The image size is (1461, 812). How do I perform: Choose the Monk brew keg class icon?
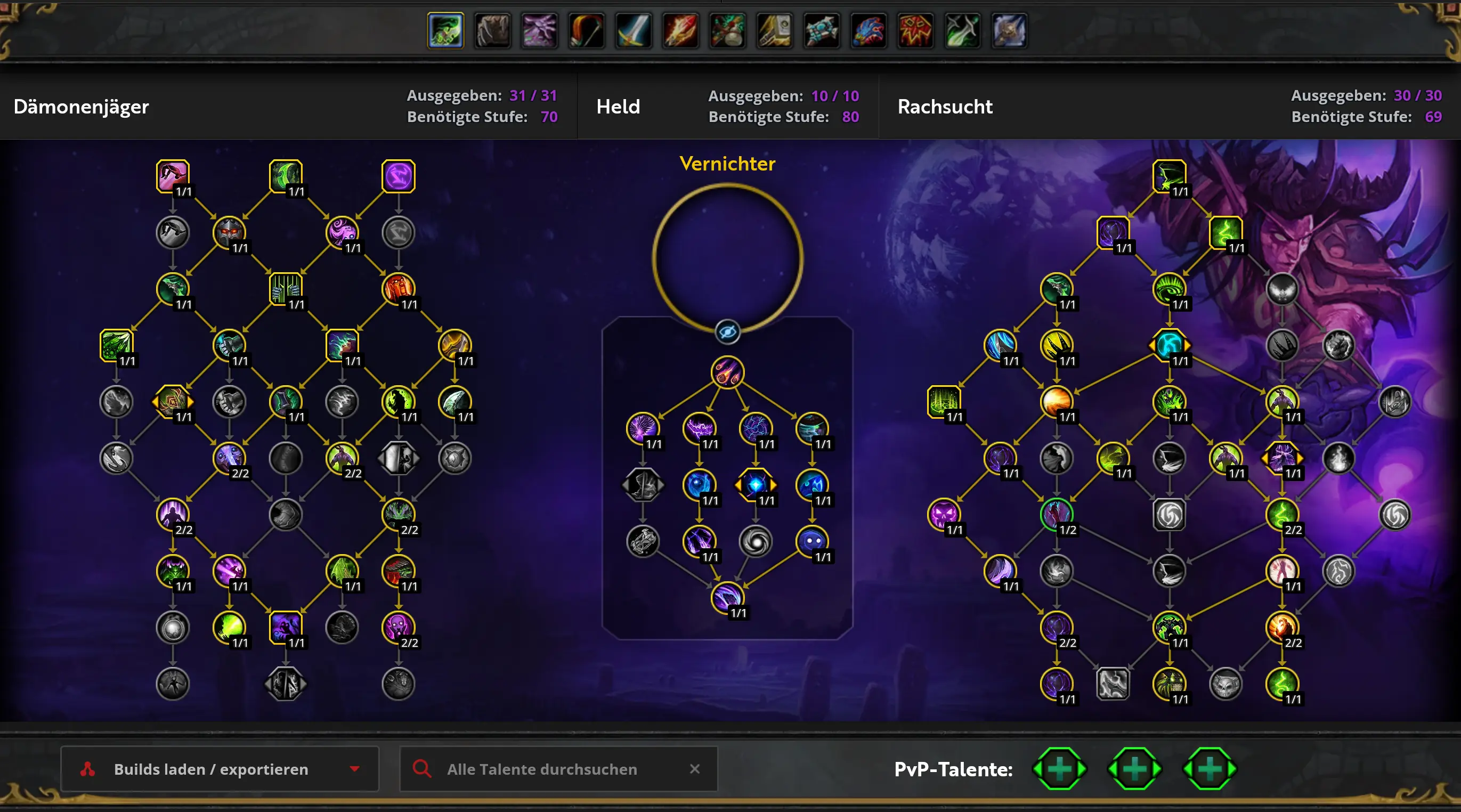click(728, 30)
